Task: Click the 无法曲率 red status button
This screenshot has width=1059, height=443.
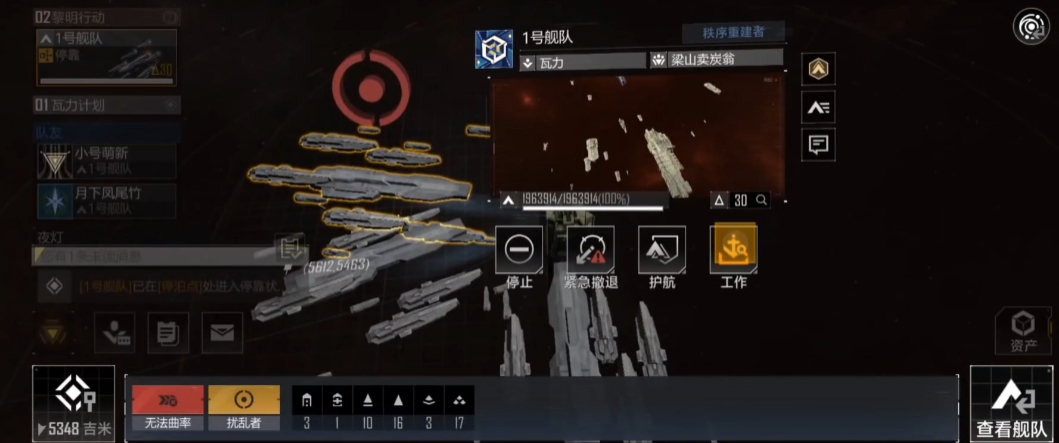Action: coord(167,408)
